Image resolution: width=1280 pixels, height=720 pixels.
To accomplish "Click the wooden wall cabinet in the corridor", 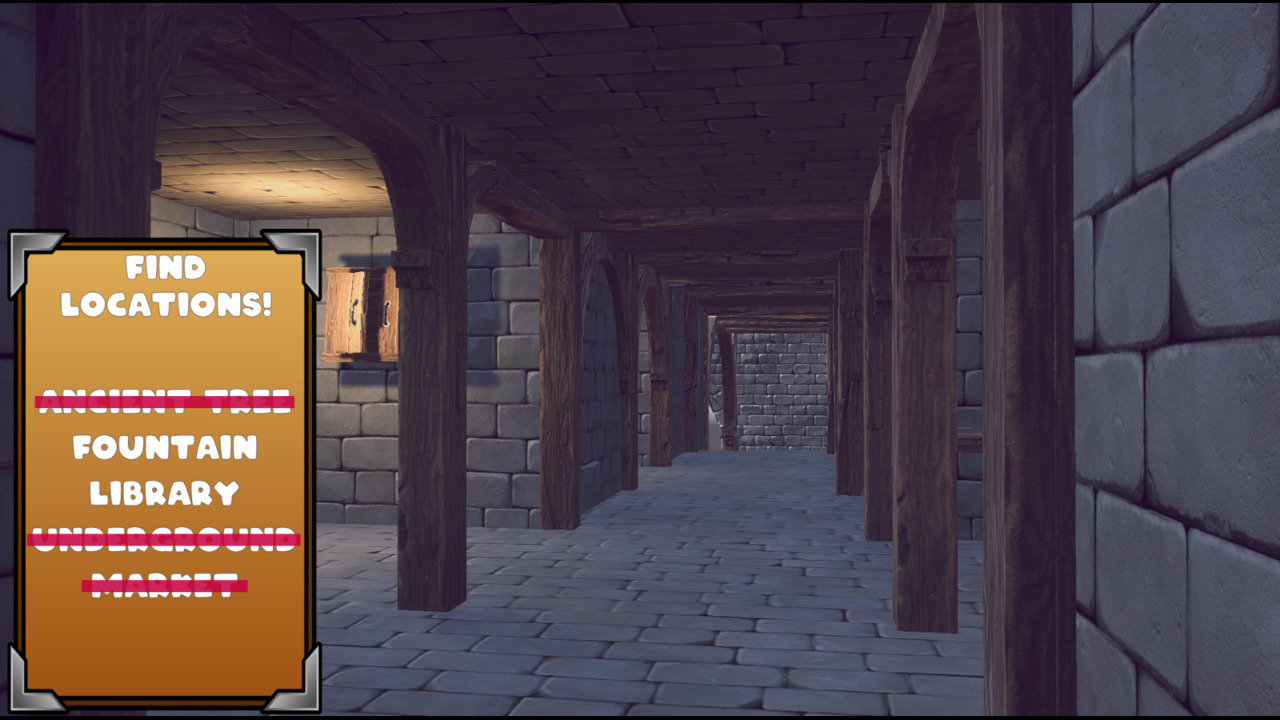I will 360,313.
